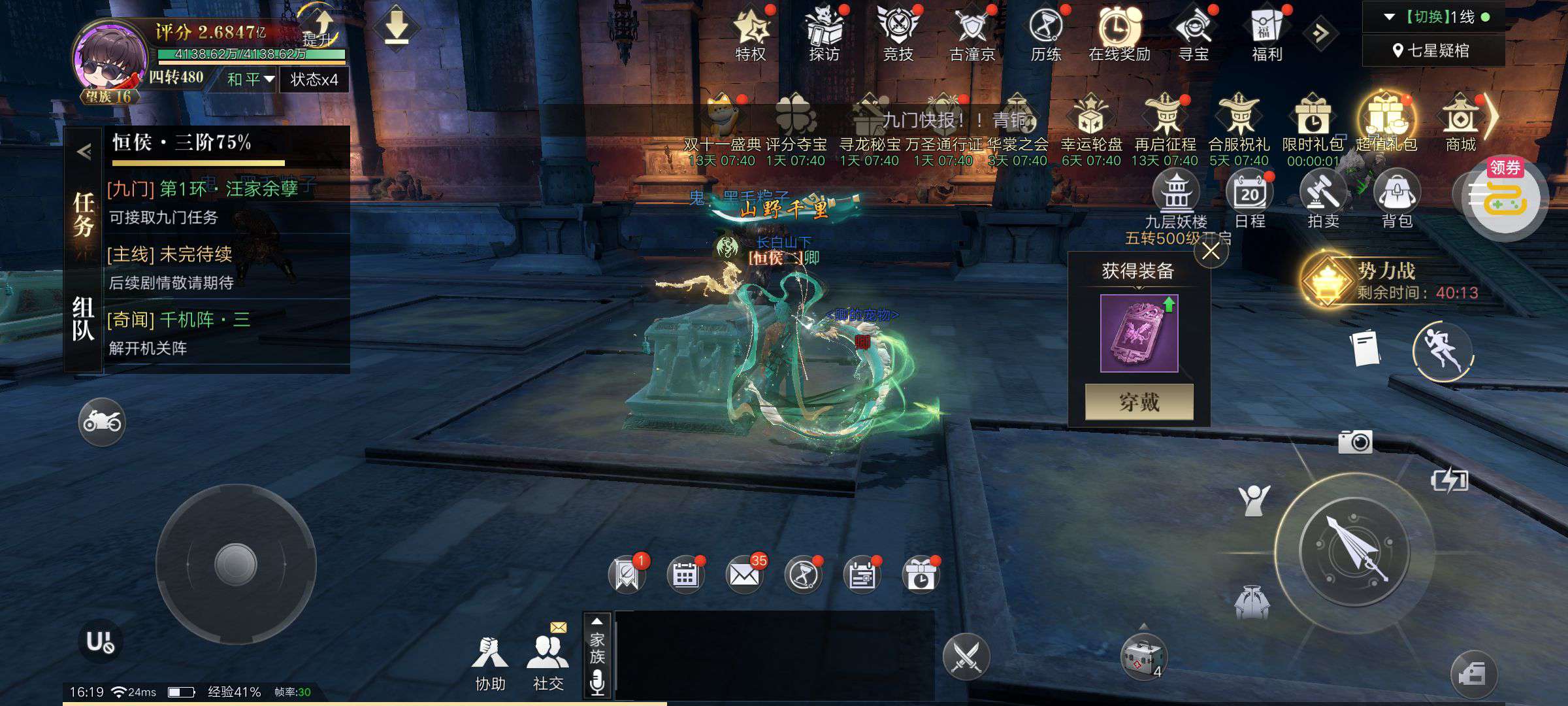Image resolution: width=1568 pixels, height=706 pixels.
Task: Take a screenshot with the camera icon
Action: (1355, 443)
